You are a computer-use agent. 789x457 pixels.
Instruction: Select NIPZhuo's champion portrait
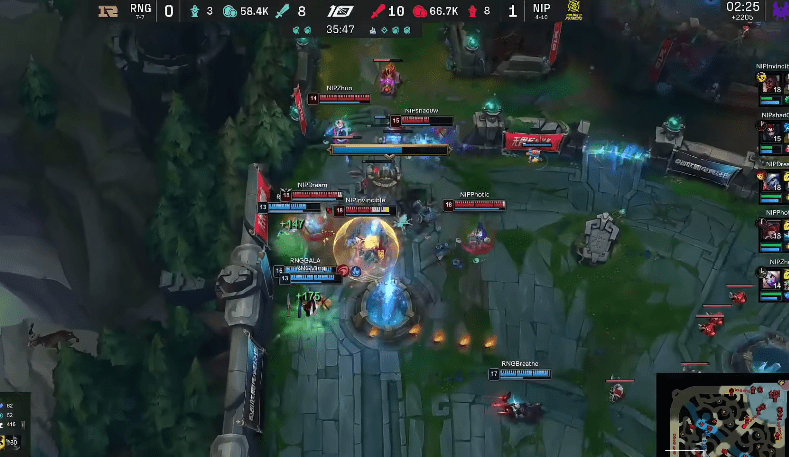tap(773, 280)
